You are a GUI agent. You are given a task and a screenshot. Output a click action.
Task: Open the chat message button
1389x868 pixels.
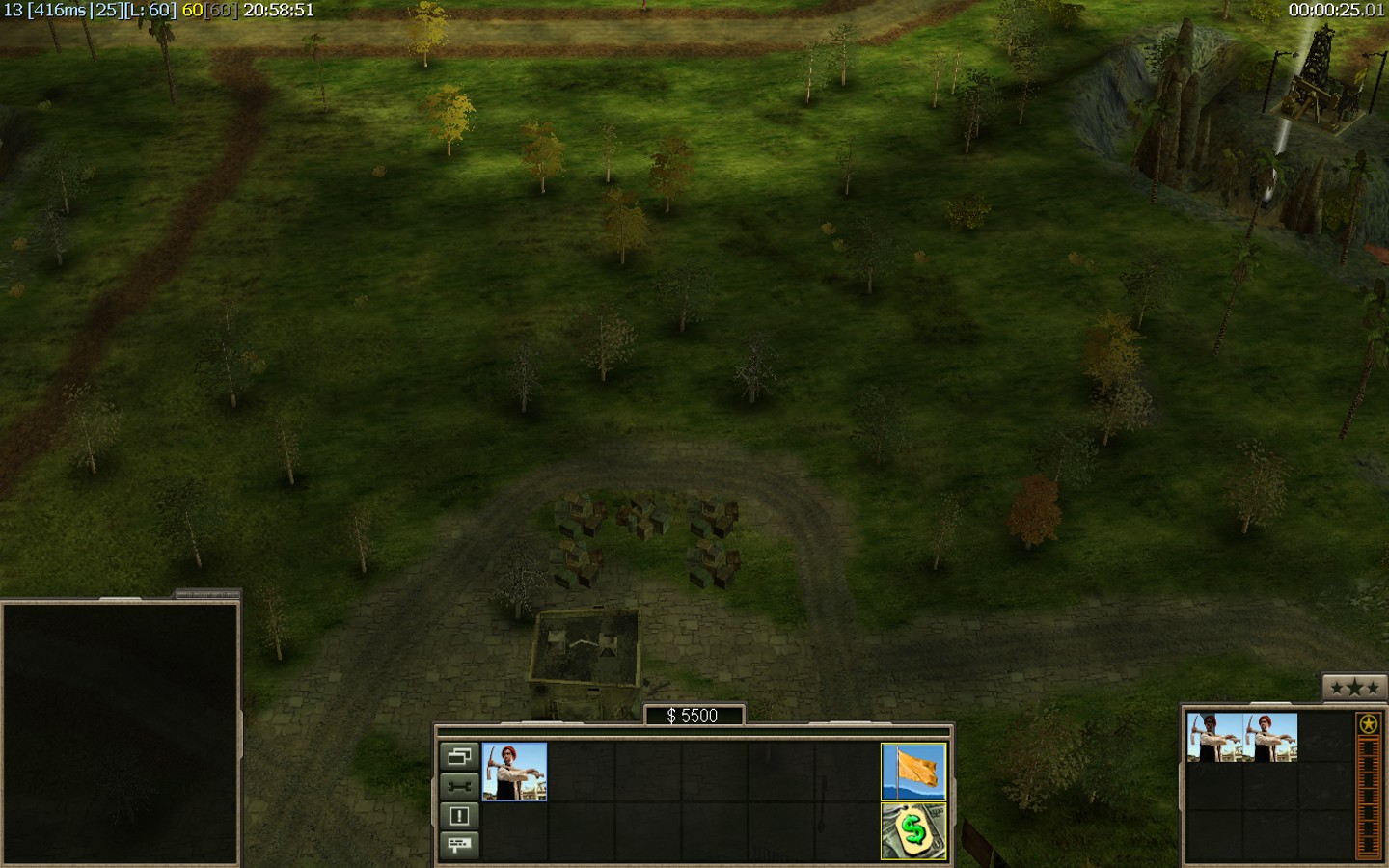pos(459,845)
